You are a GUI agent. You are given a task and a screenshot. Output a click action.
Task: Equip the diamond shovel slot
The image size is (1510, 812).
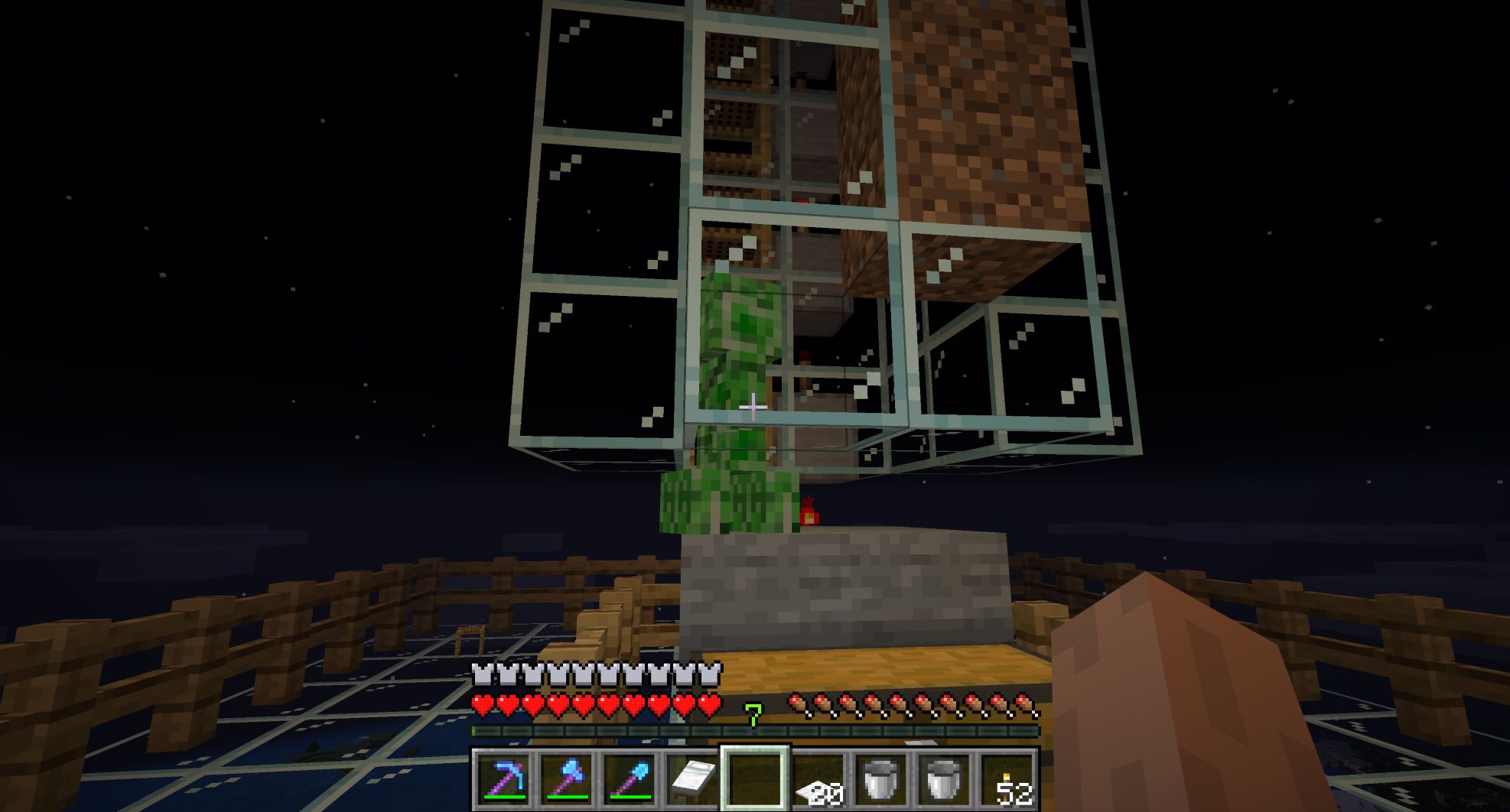coord(629,778)
